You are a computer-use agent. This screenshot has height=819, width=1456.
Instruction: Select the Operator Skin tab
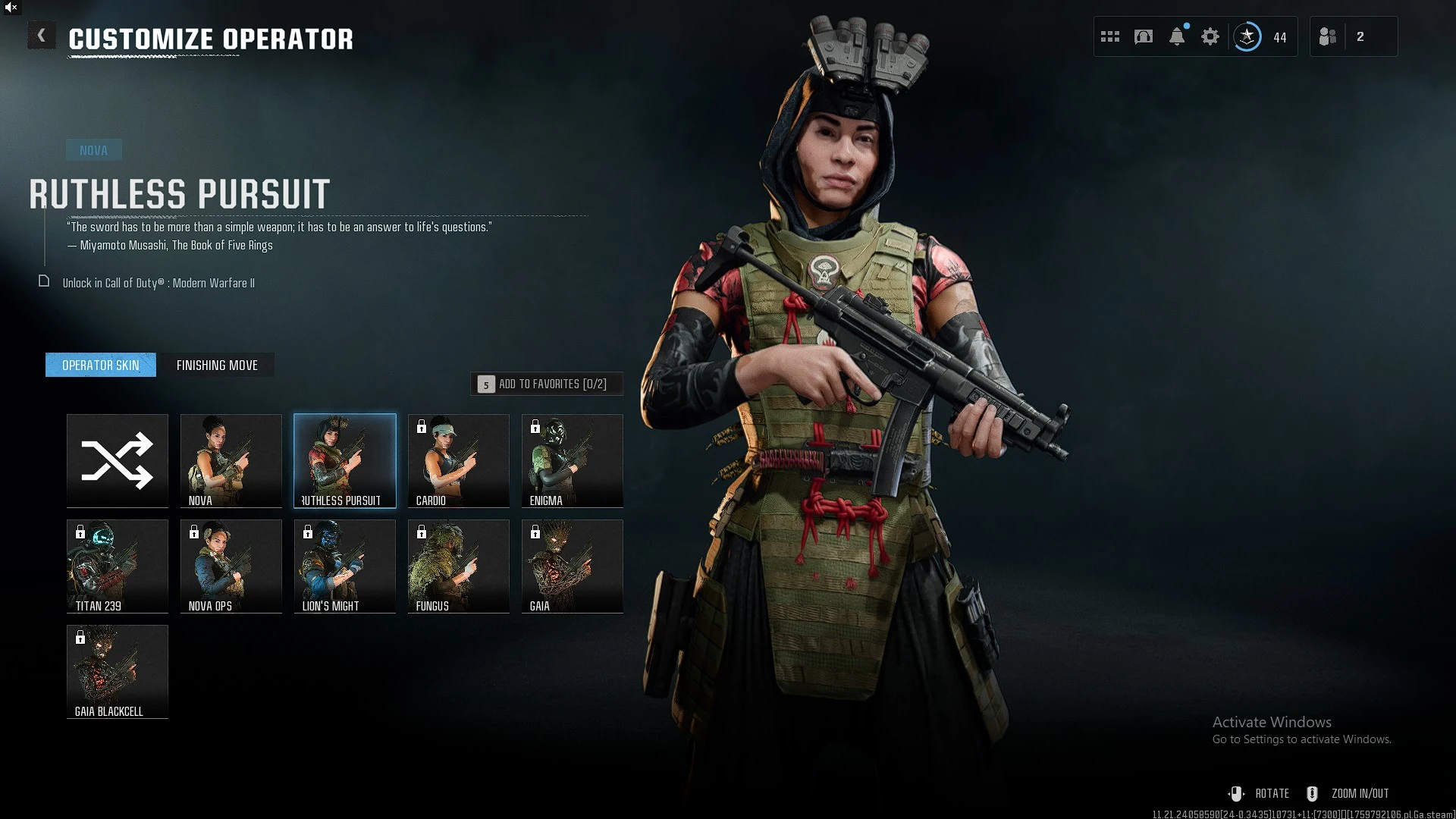pyautogui.click(x=101, y=365)
